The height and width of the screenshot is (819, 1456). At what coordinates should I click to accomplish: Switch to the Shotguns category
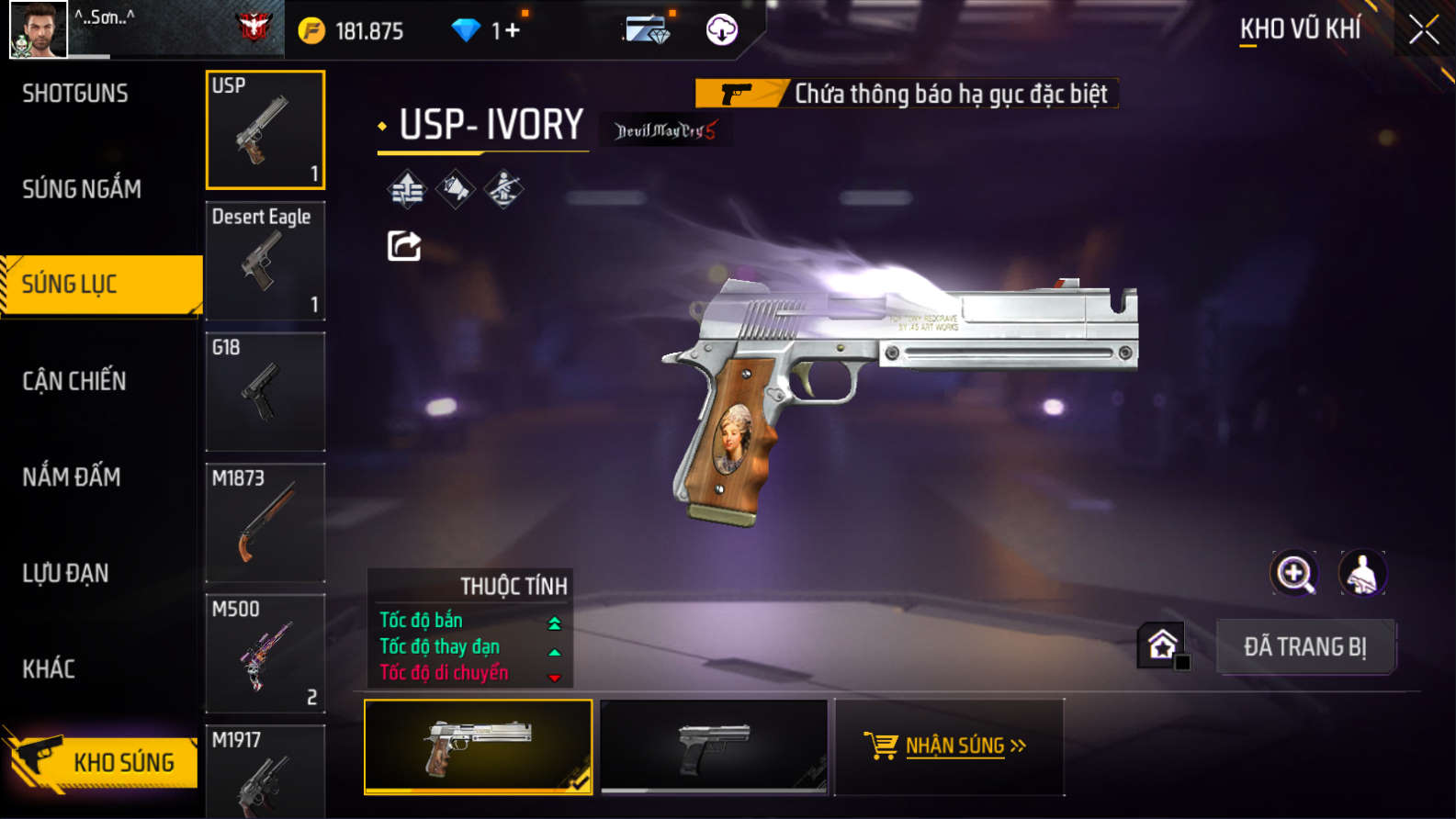click(75, 93)
